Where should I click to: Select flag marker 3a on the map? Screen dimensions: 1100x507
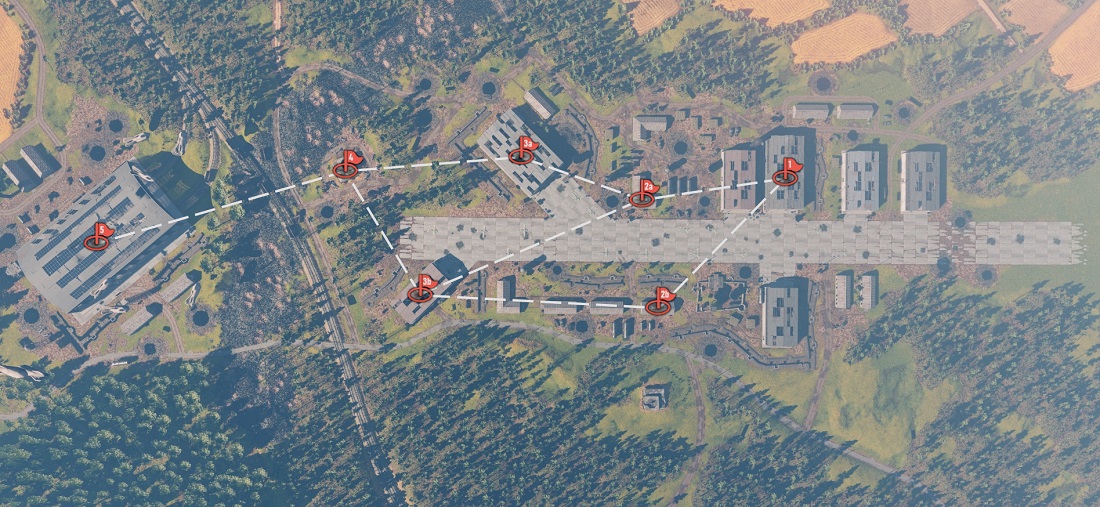pyautogui.click(x=523, y=151)
